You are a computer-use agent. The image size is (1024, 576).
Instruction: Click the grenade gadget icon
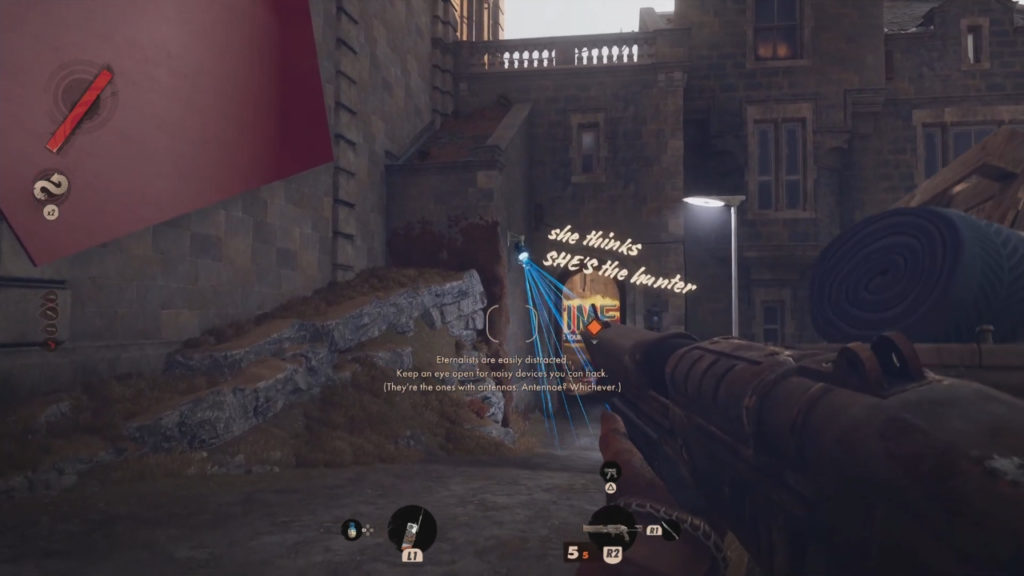352,529
